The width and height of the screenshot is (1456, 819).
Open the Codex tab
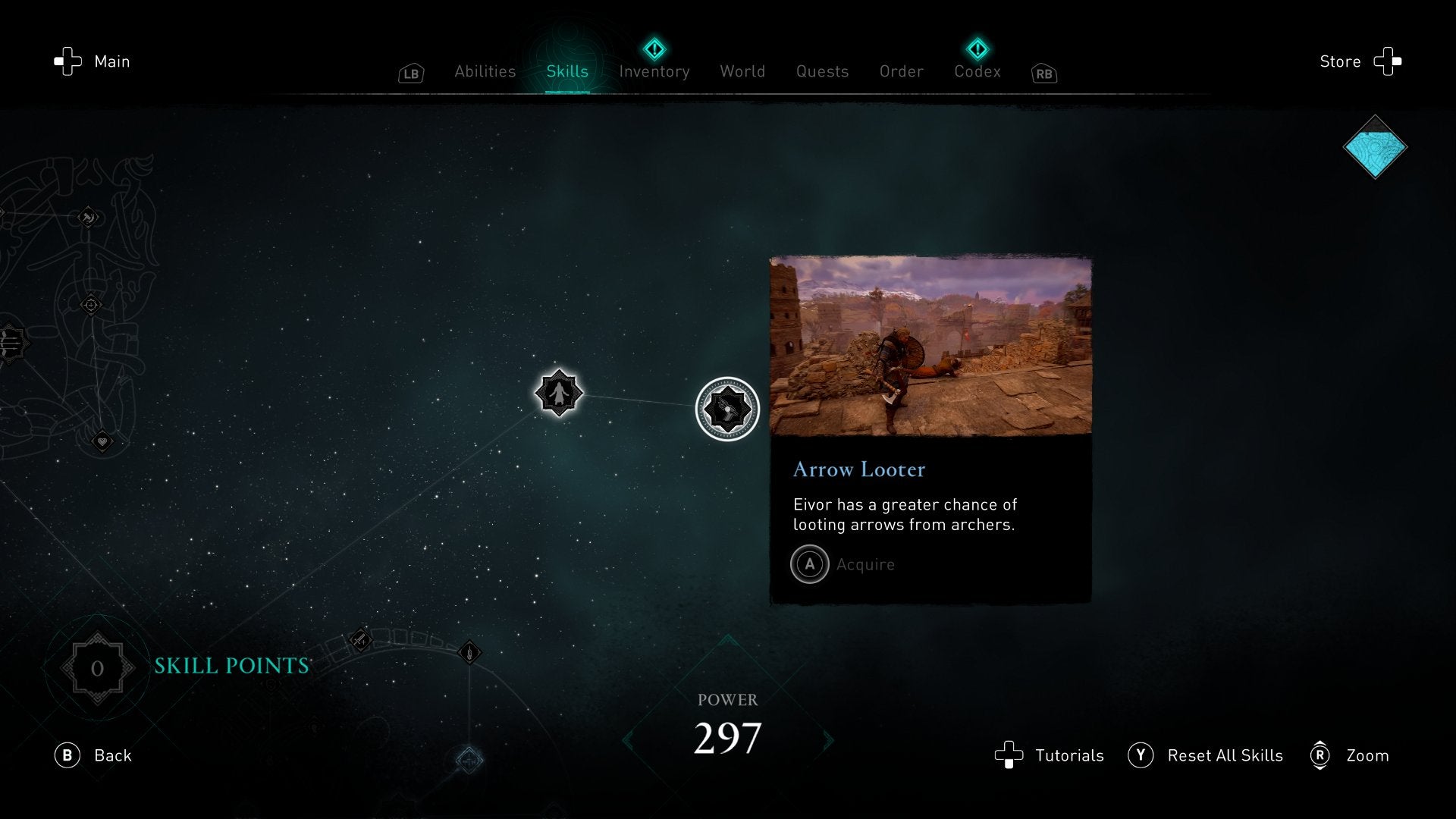pos(977,71)
